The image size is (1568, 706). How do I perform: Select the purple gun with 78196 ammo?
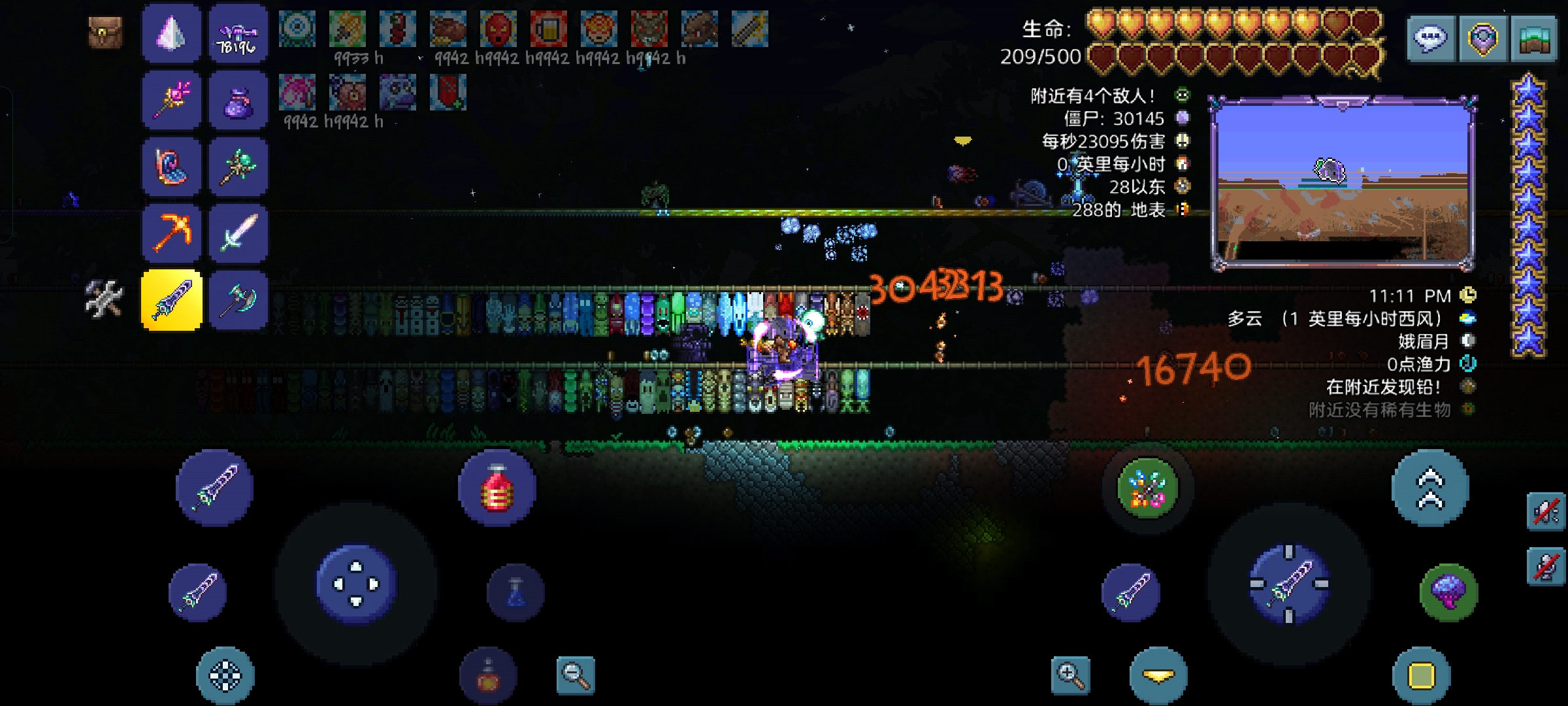pyautogui.click(x=238, y=34)
